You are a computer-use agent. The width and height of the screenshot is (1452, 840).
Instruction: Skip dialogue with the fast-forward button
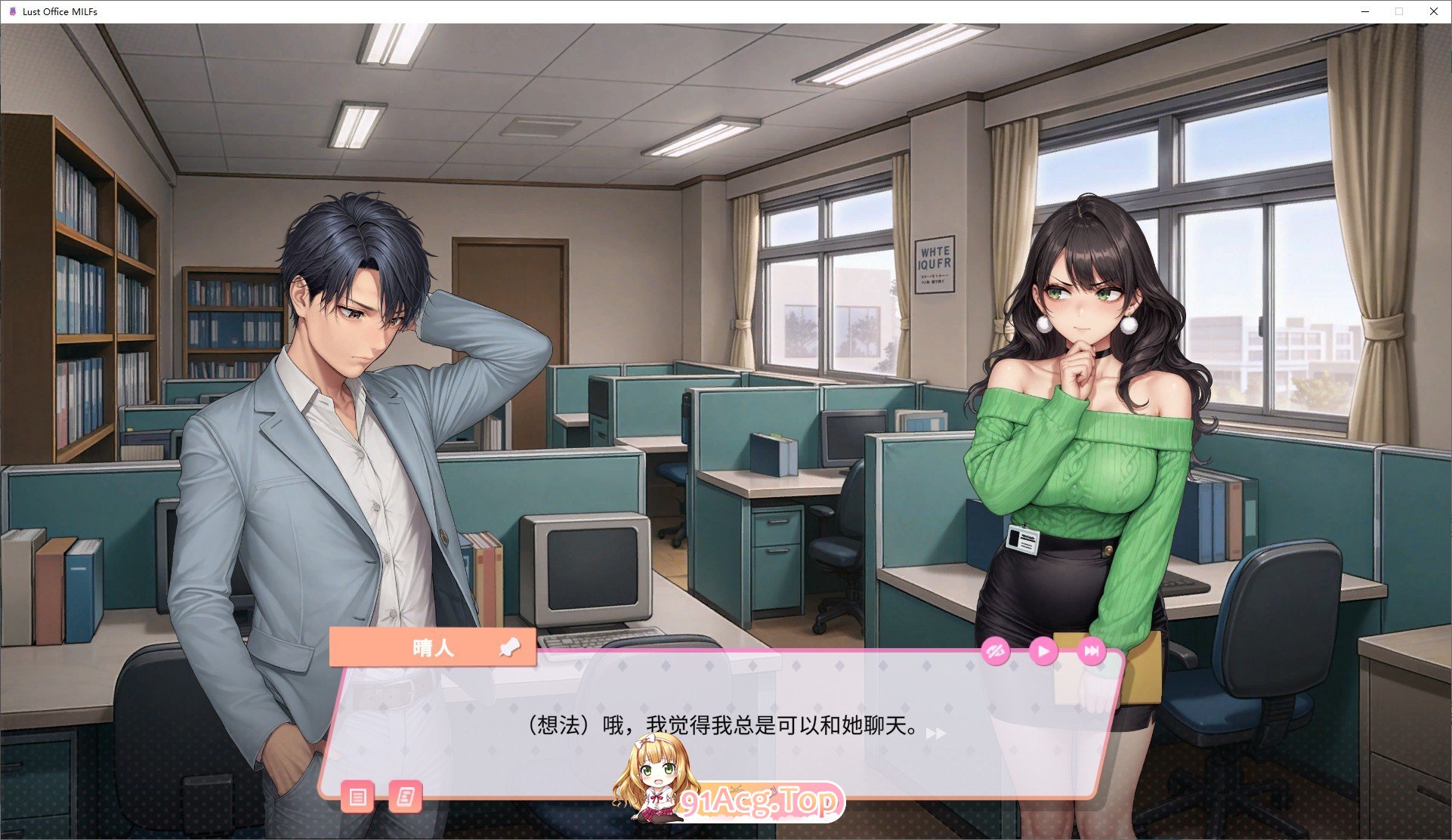tap(1091, 651)
